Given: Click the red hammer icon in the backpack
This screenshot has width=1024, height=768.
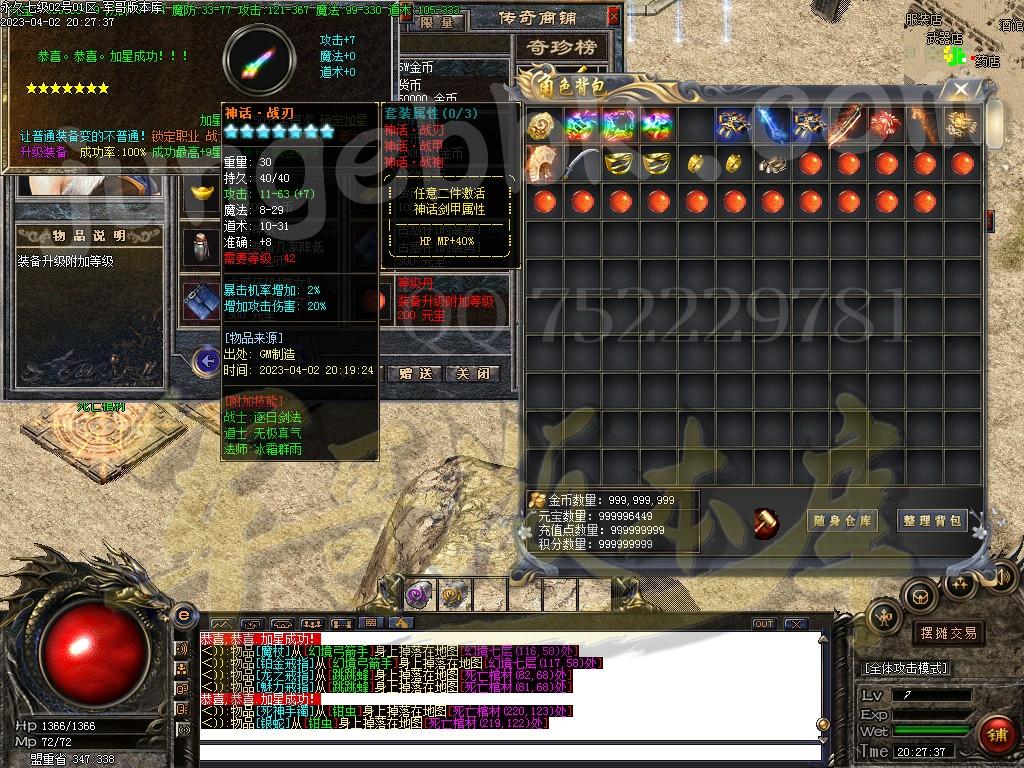Looking at the screenshot, I should [x=767, y=522].
